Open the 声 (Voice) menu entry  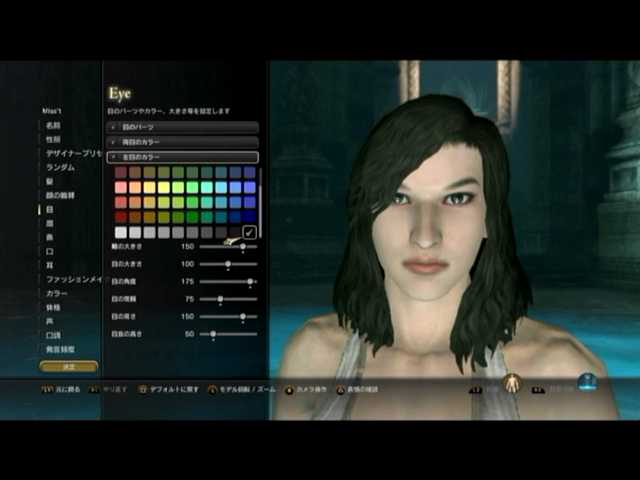(49, 322)
